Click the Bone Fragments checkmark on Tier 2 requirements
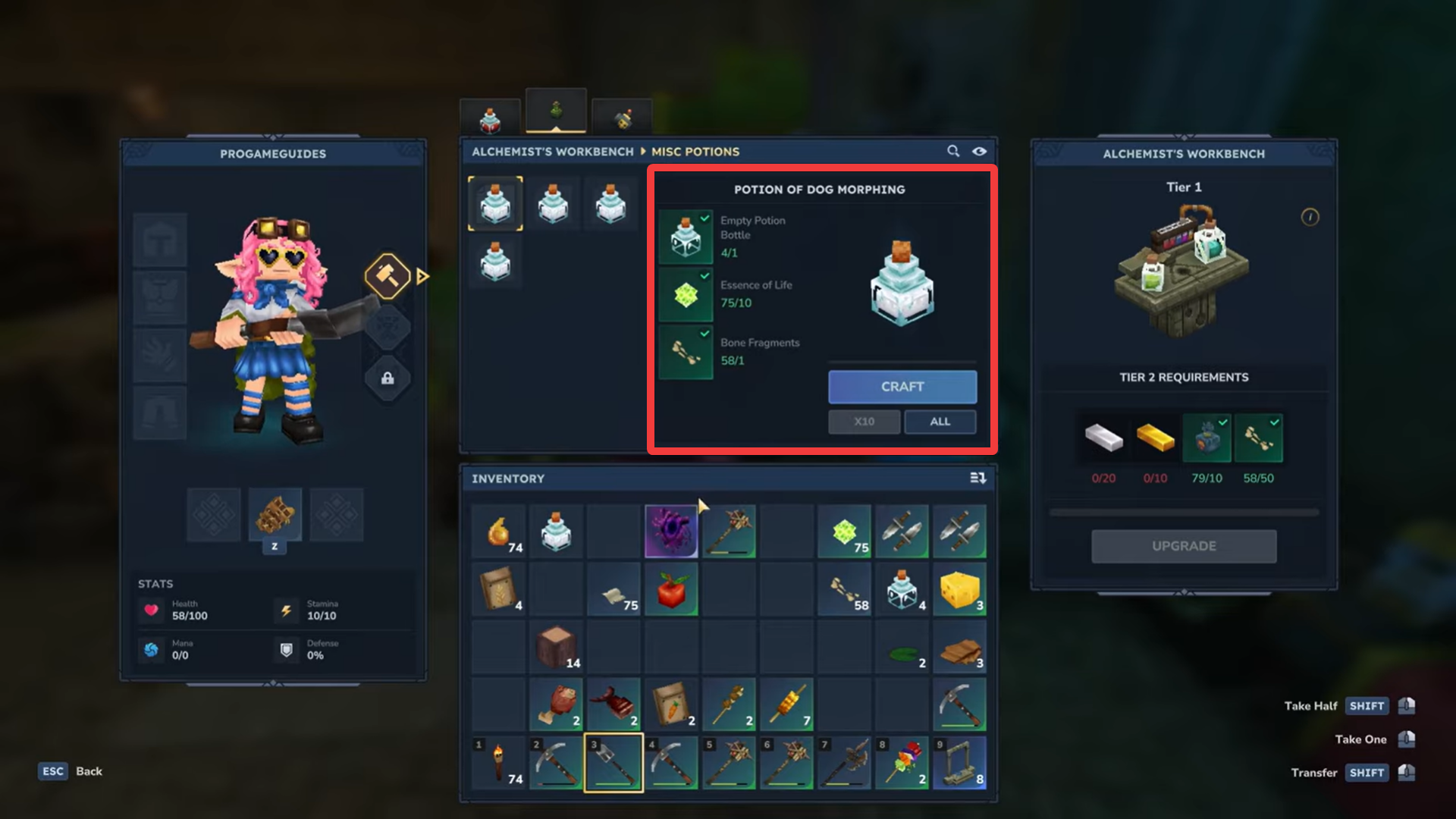Image resolution: width=1456 pixels, height=819 pixels. point(1275,422)
